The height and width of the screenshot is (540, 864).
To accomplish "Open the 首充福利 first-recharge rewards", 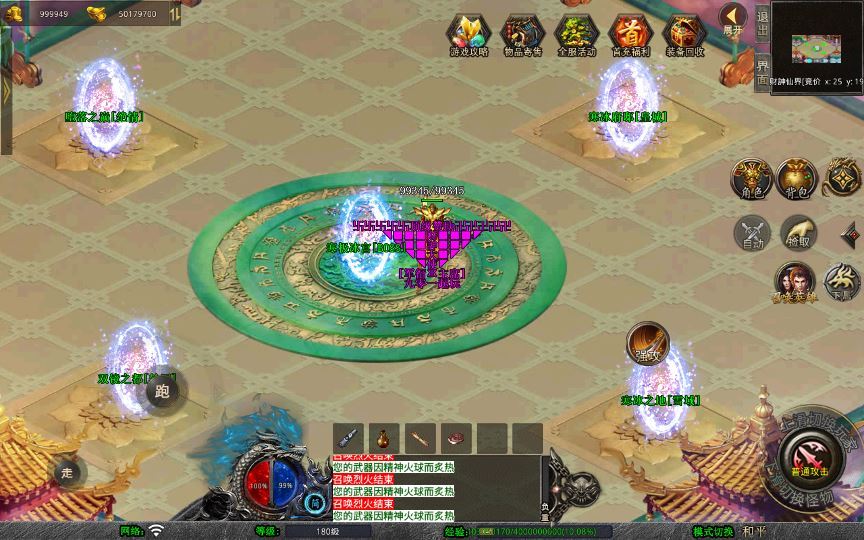I will [630, 34].
